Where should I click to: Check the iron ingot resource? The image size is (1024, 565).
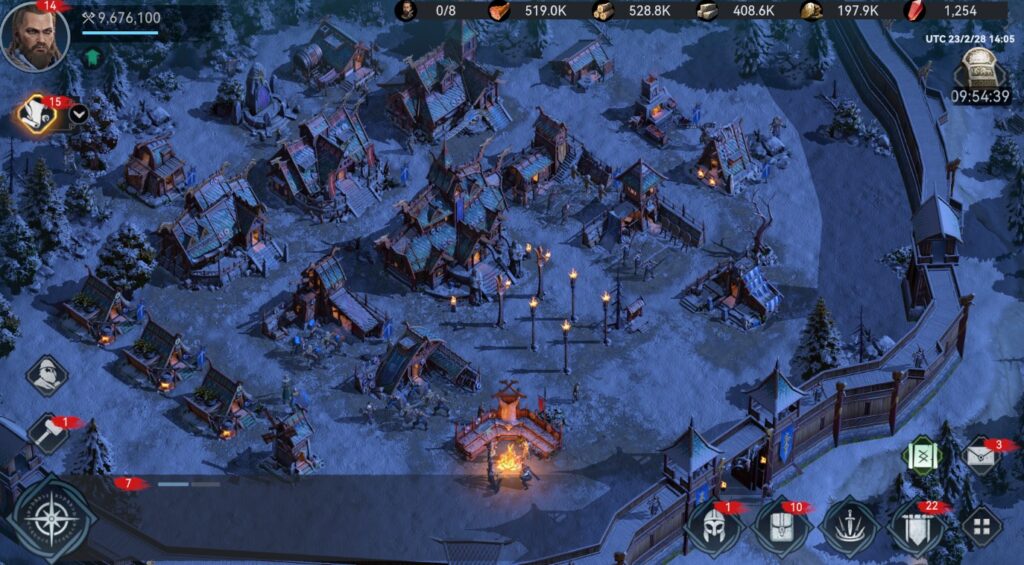pyautogui.click(x=707, y=11)
